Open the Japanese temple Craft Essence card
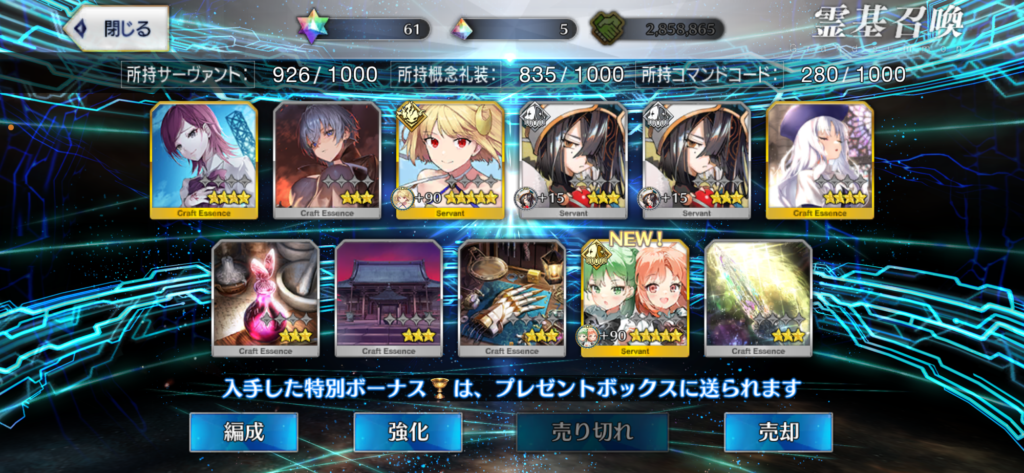 388,298
